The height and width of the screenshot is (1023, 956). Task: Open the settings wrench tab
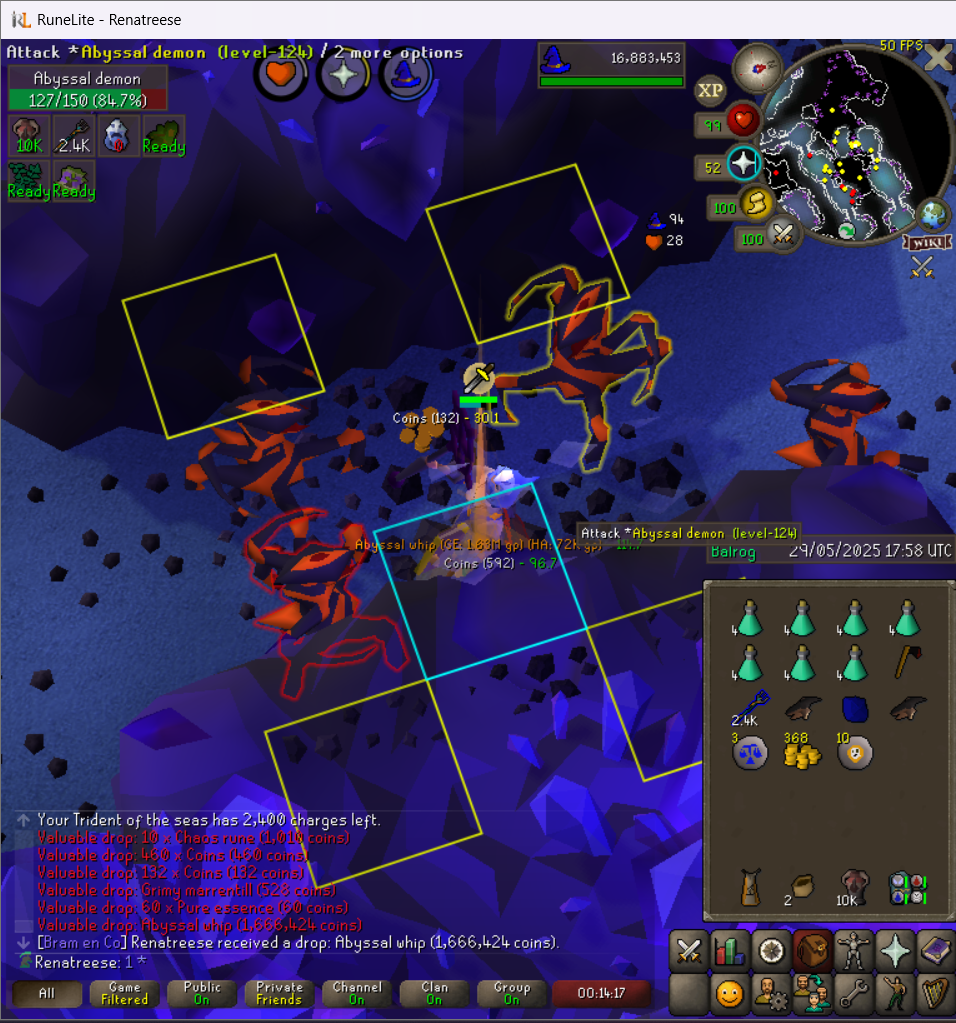pos(852,994)
